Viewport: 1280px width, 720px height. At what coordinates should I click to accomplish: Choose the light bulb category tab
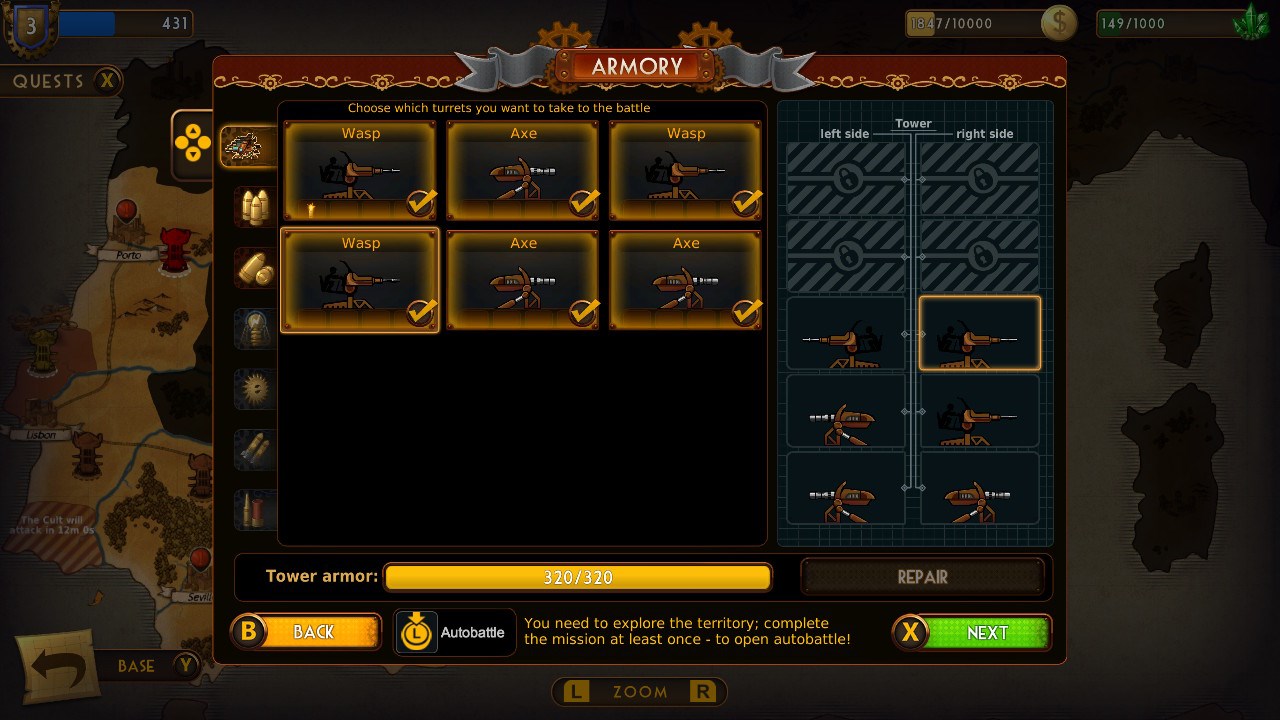[254, 328]
